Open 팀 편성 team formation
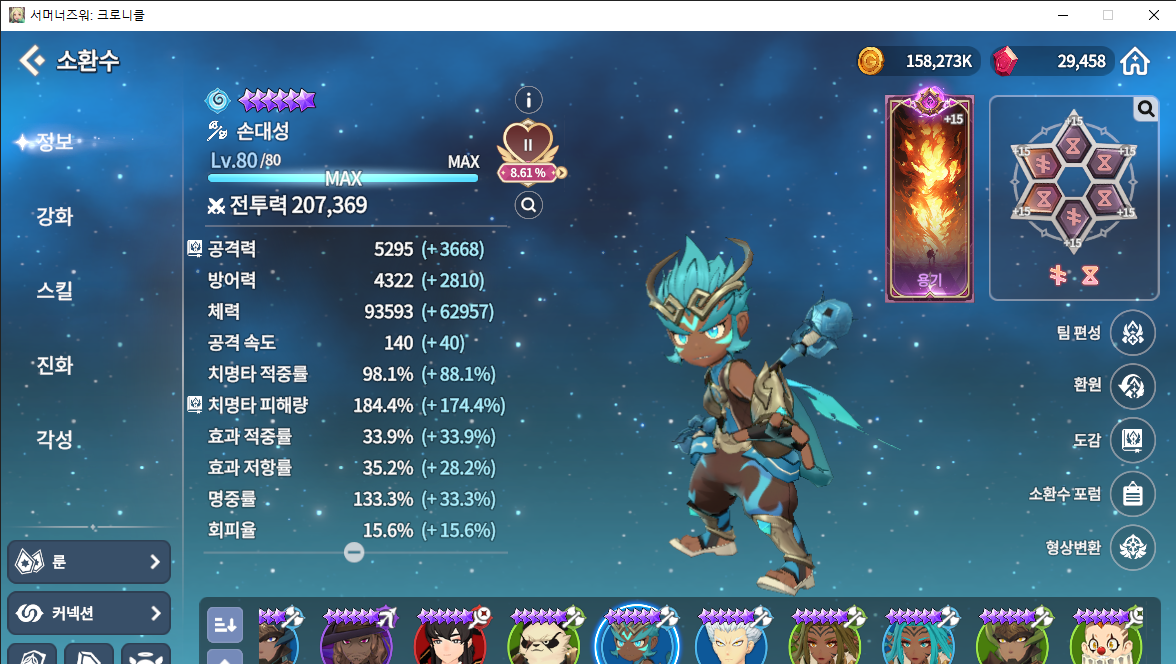The image size is (1176, 664). (1132, 333)
